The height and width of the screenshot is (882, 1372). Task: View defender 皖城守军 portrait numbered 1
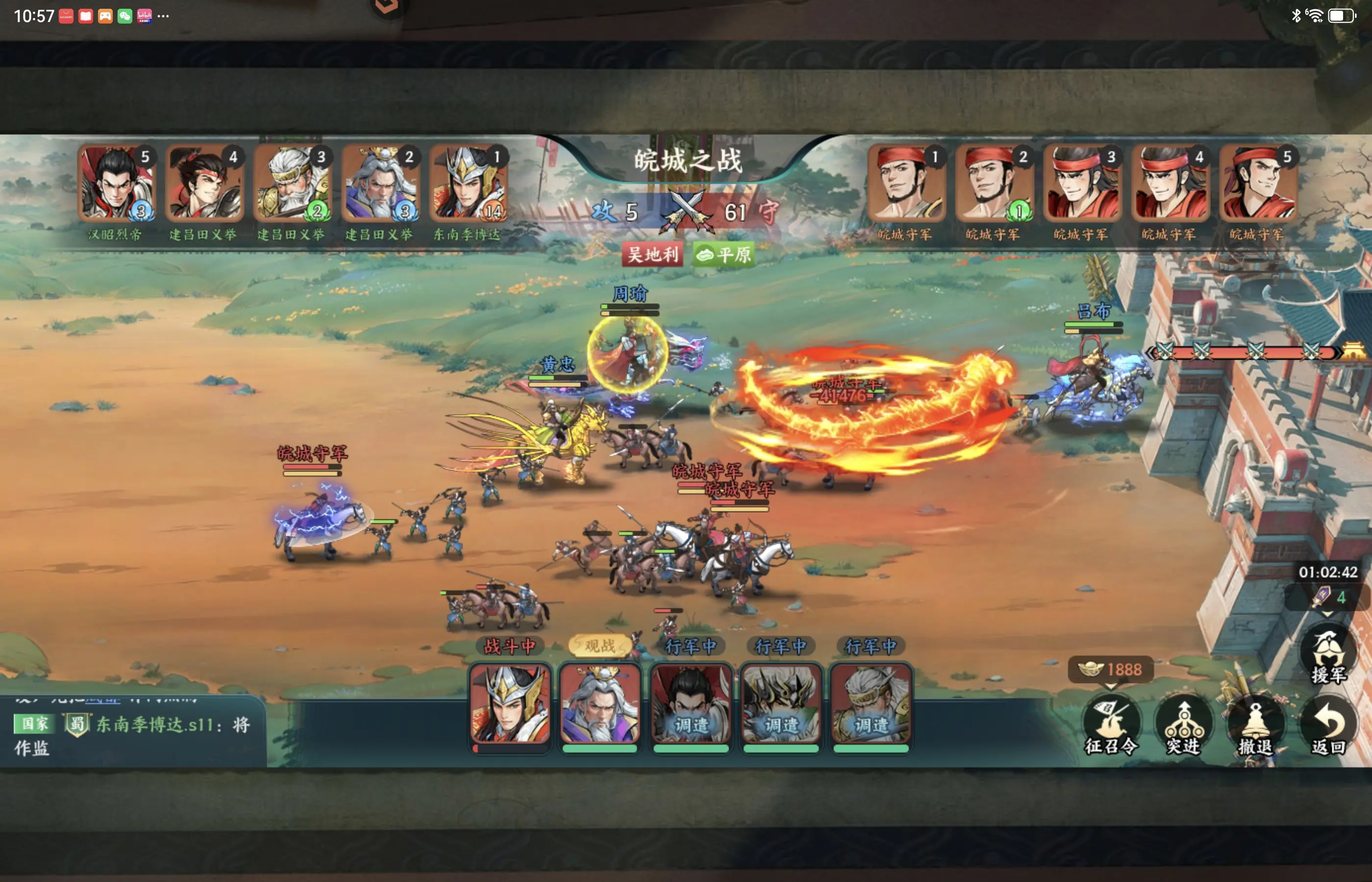(906, 184)
